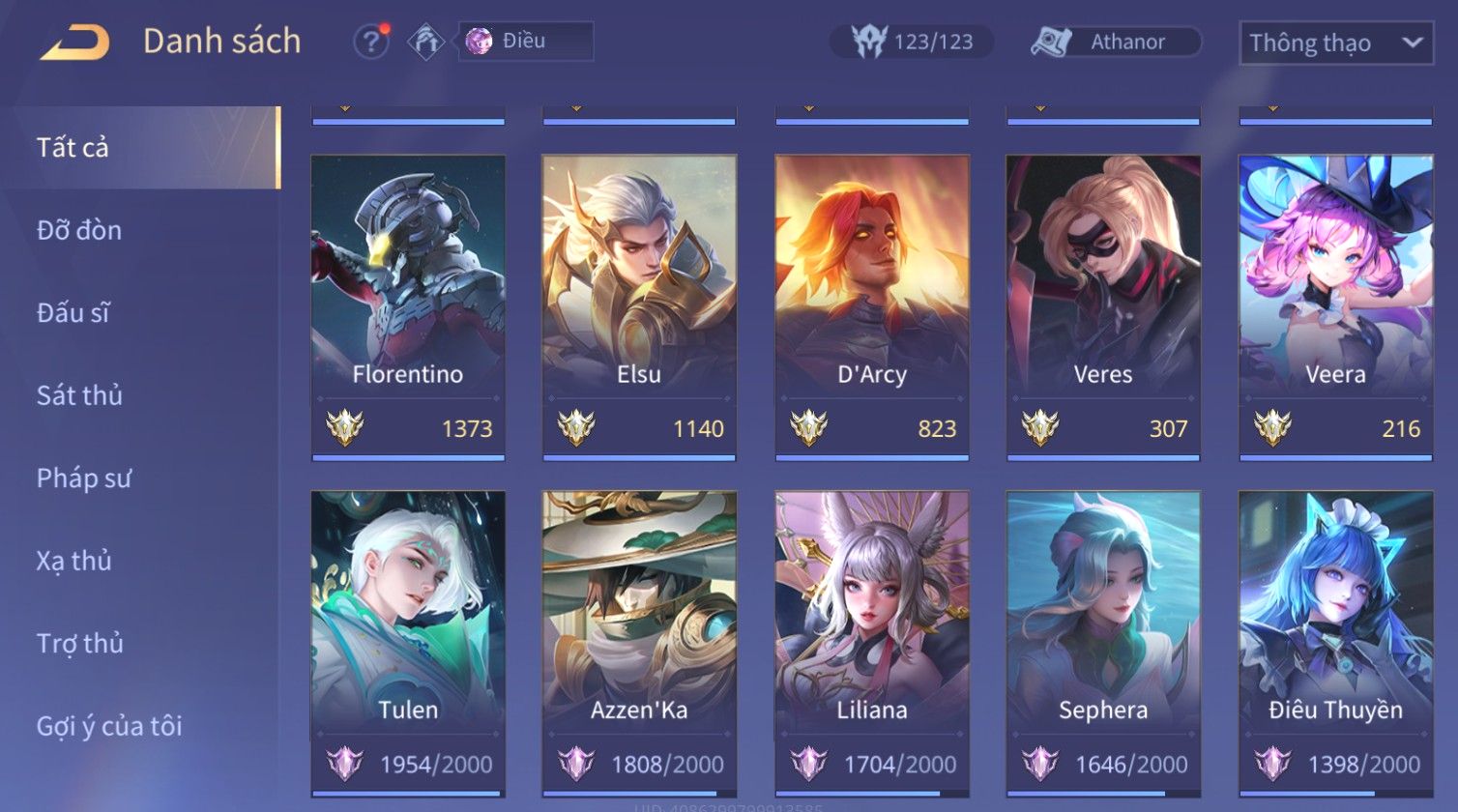
Task: Select the Tất cả category tab
Action: (73, 147)
